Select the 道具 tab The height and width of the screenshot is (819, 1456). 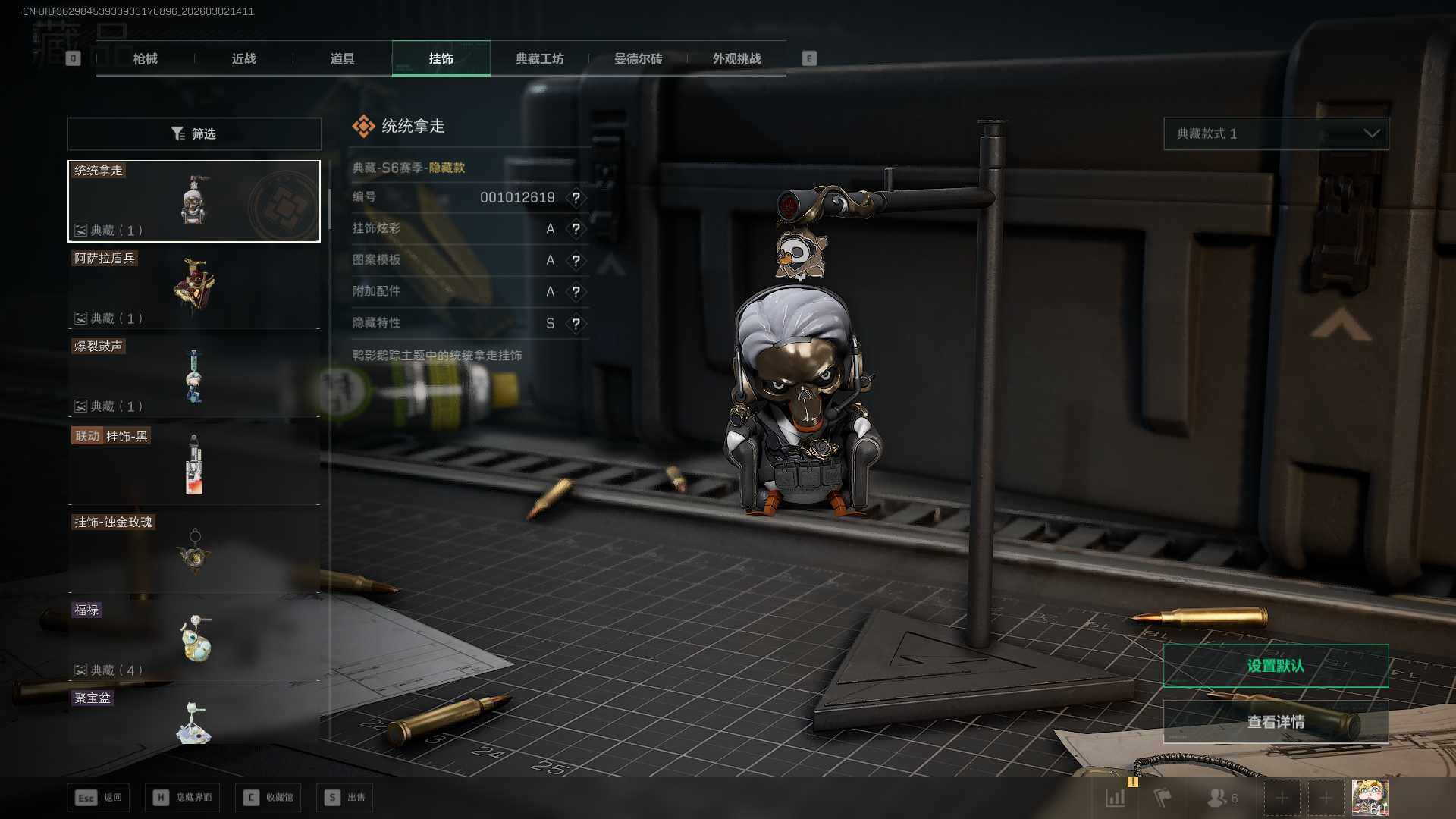[342, 58]
